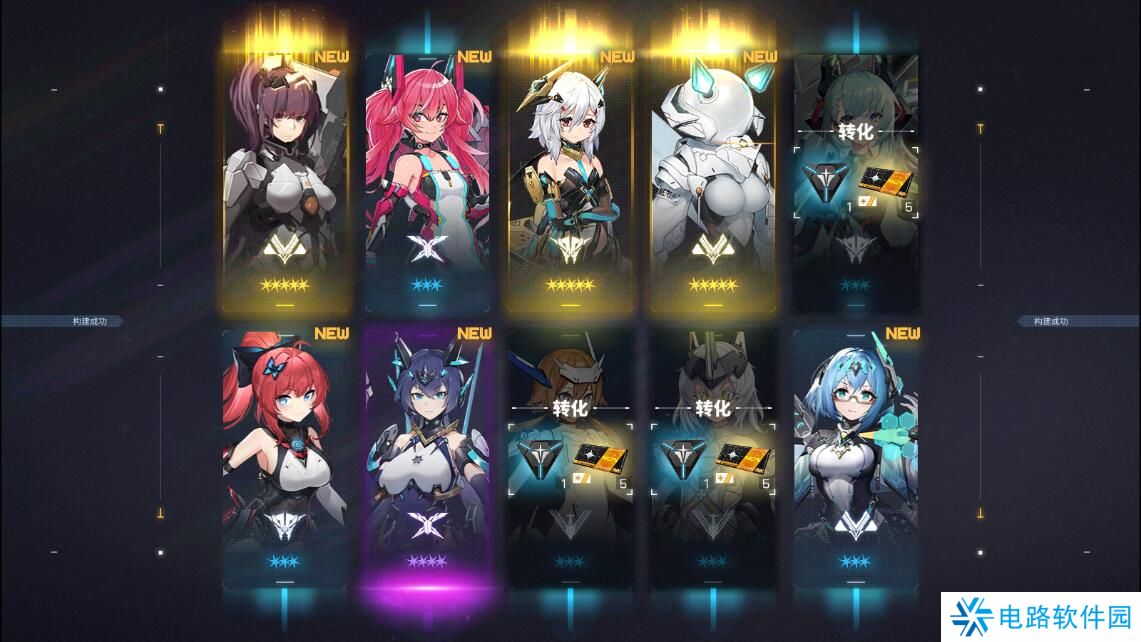Select the white armored cyan-eared character card
The height and width of the screenshot is (642, 1141).
(714, 180)
